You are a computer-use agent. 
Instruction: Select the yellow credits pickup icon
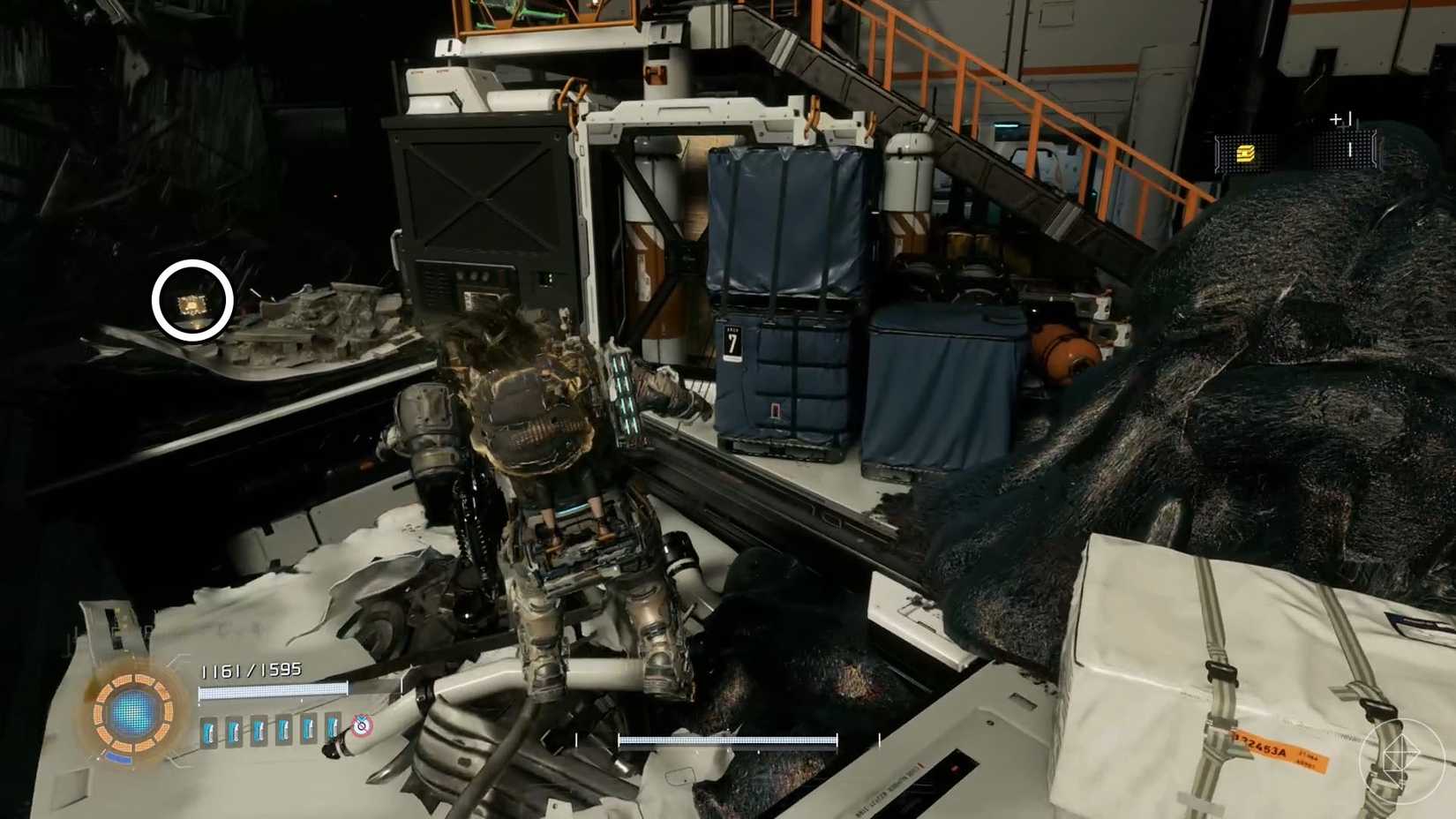pyautogui.click(x=1245, y=153)
